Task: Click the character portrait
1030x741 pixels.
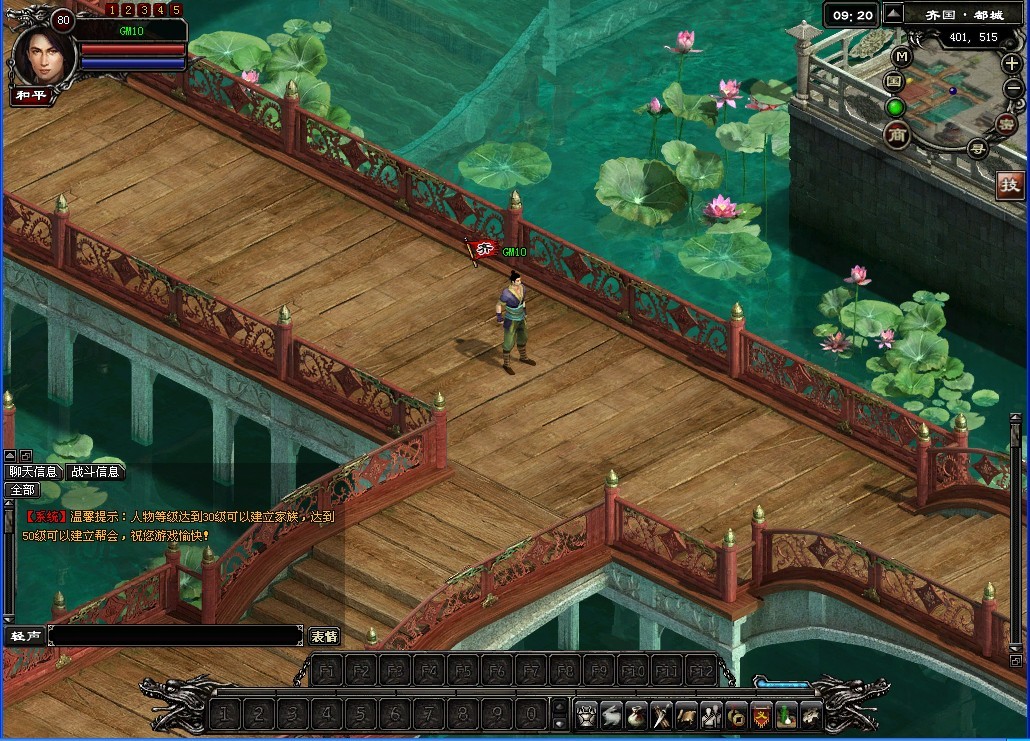Action: [x=39, y=57]
